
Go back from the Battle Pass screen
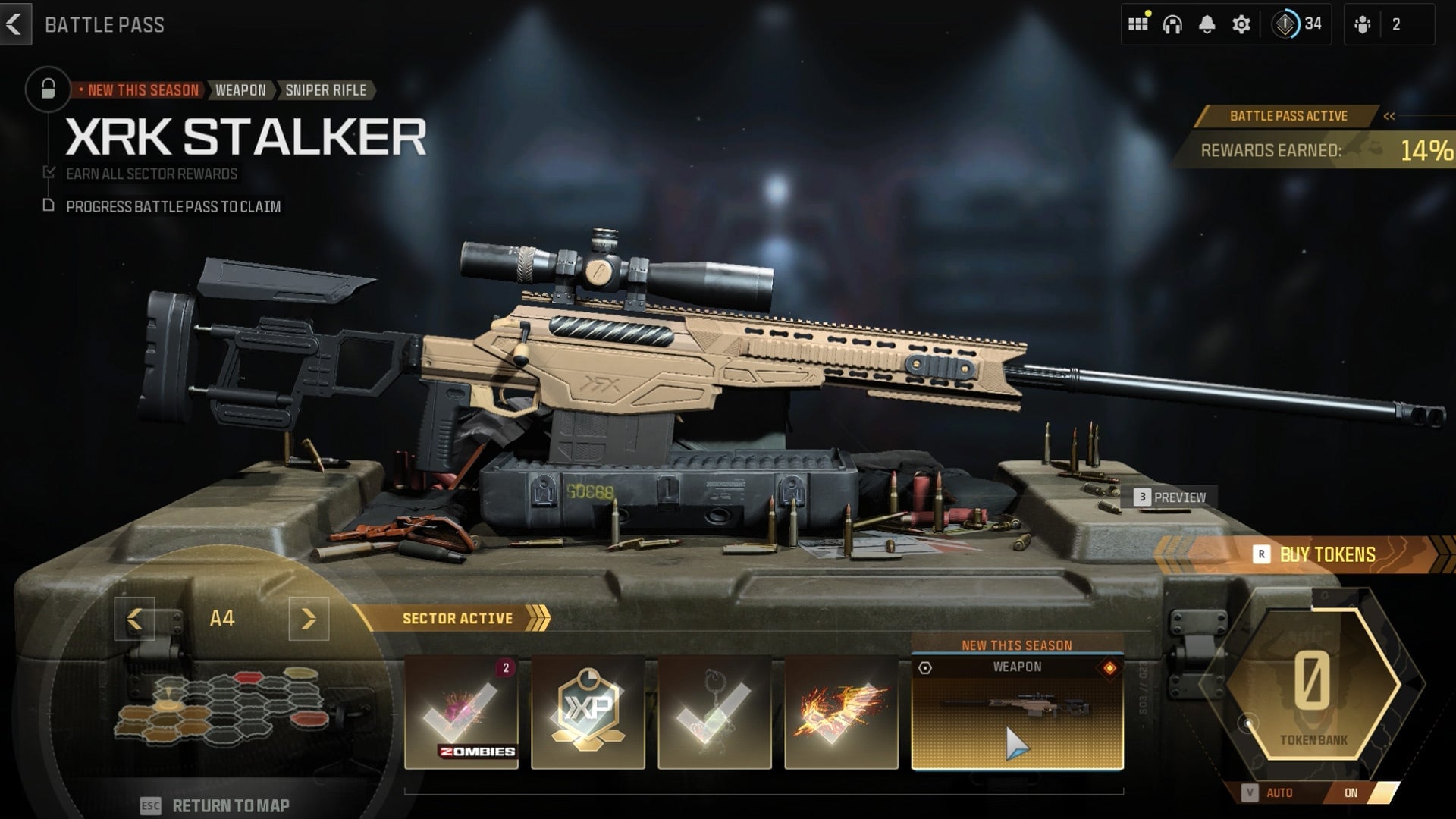14,24
